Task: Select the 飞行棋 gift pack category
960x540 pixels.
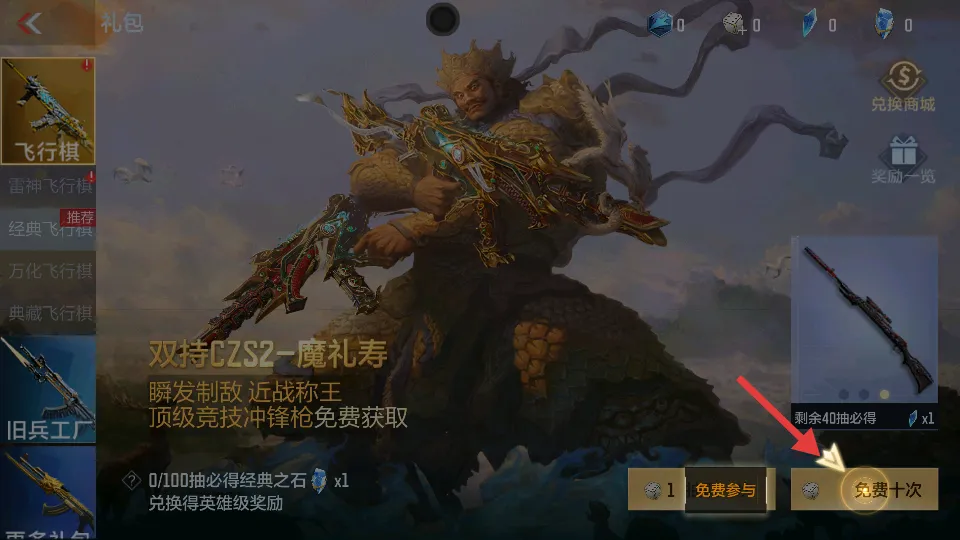Action: pos(48,112)
